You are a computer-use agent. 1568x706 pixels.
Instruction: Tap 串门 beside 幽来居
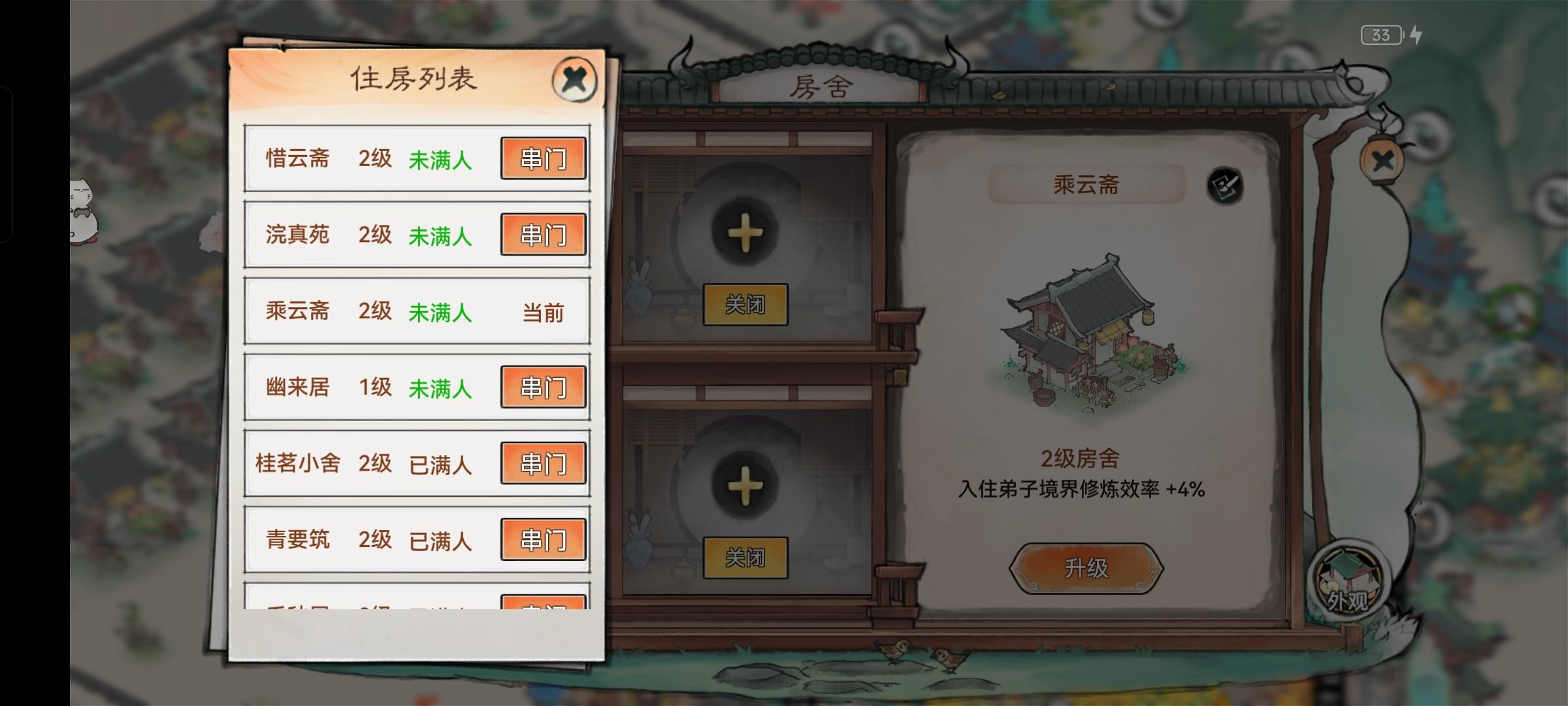point(544,387)
